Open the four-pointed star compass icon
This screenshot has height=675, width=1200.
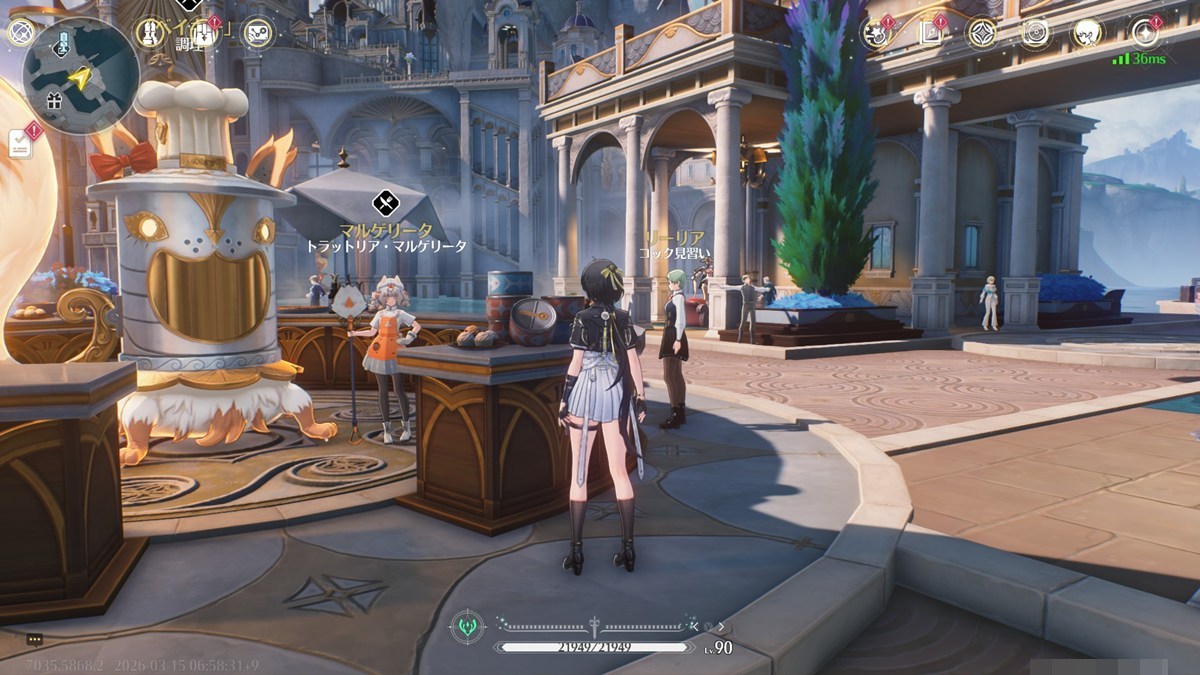click(981, 33)
